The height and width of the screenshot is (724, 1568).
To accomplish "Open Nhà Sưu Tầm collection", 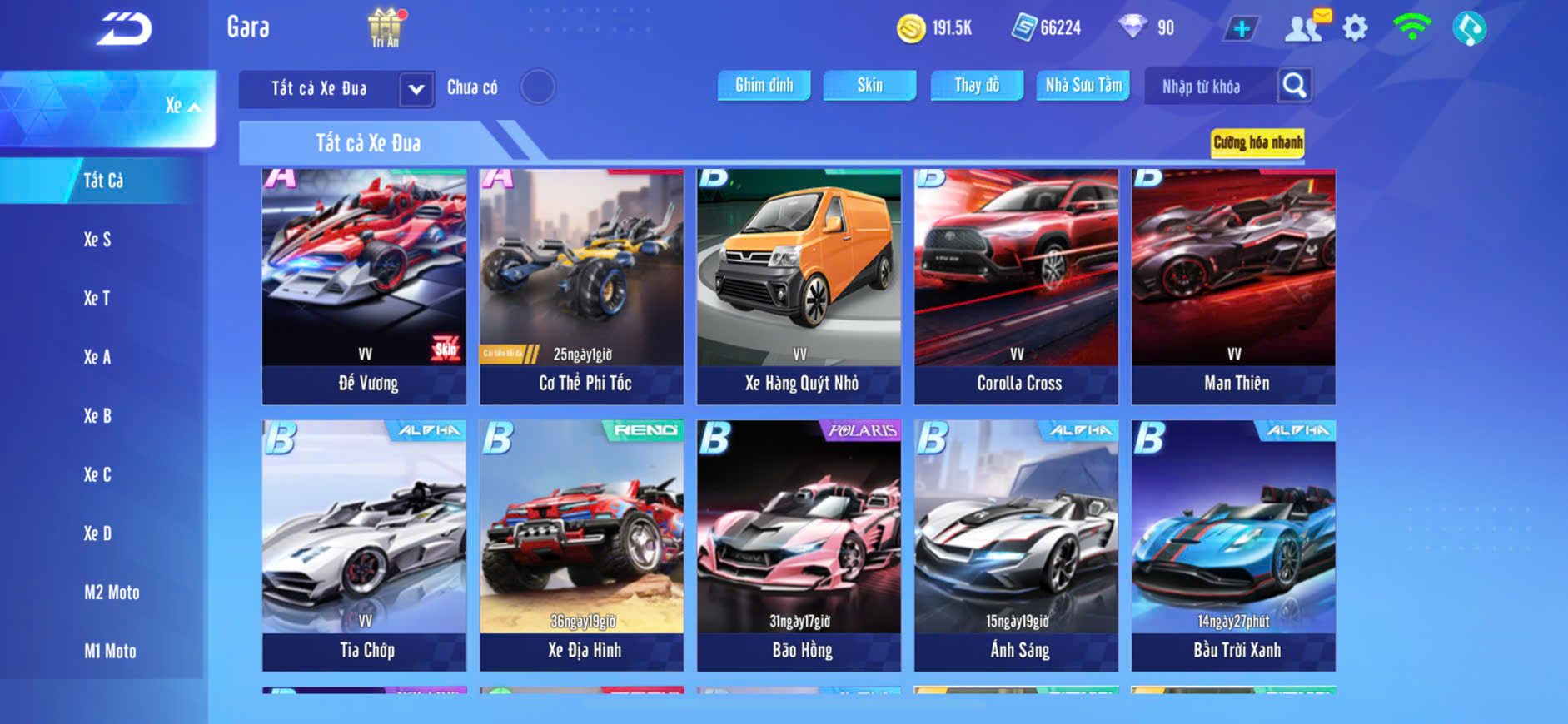I will [x=1083, y=85].
